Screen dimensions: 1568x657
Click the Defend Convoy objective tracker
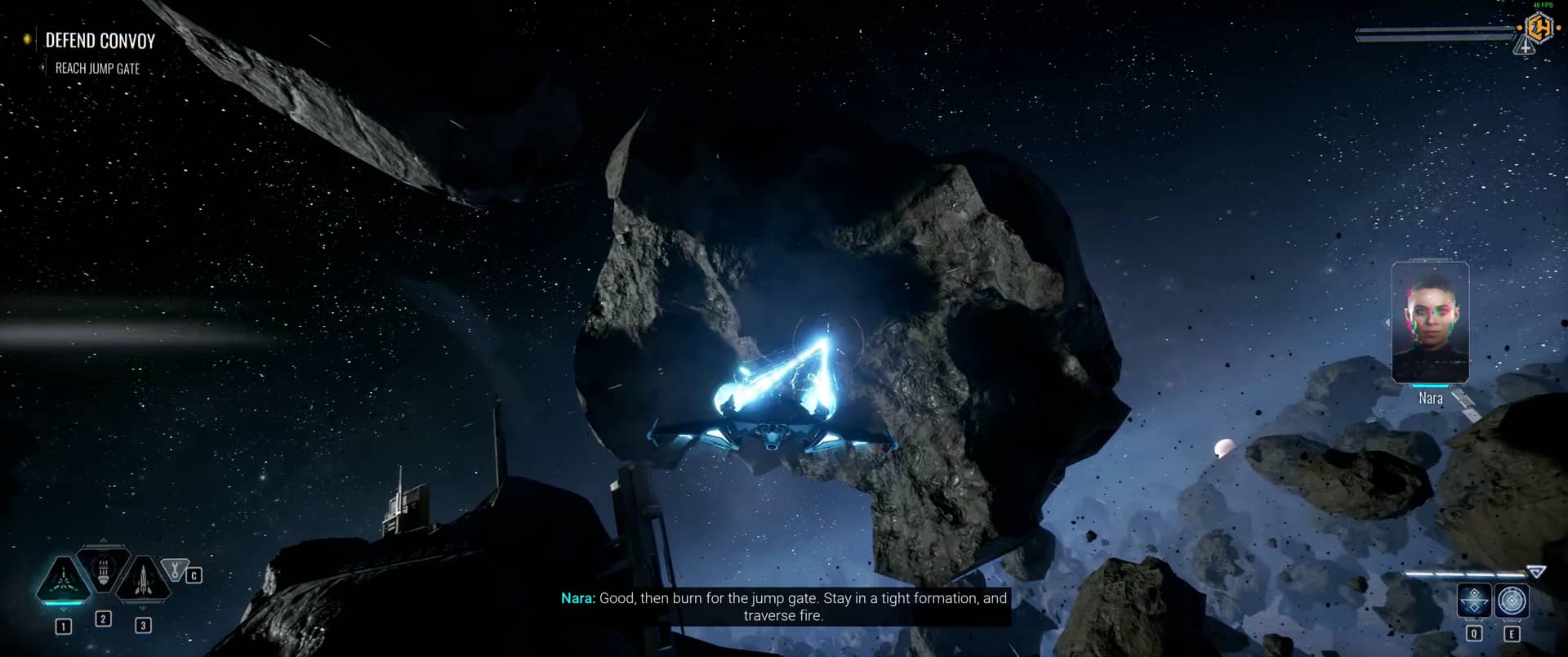point(100,41)
